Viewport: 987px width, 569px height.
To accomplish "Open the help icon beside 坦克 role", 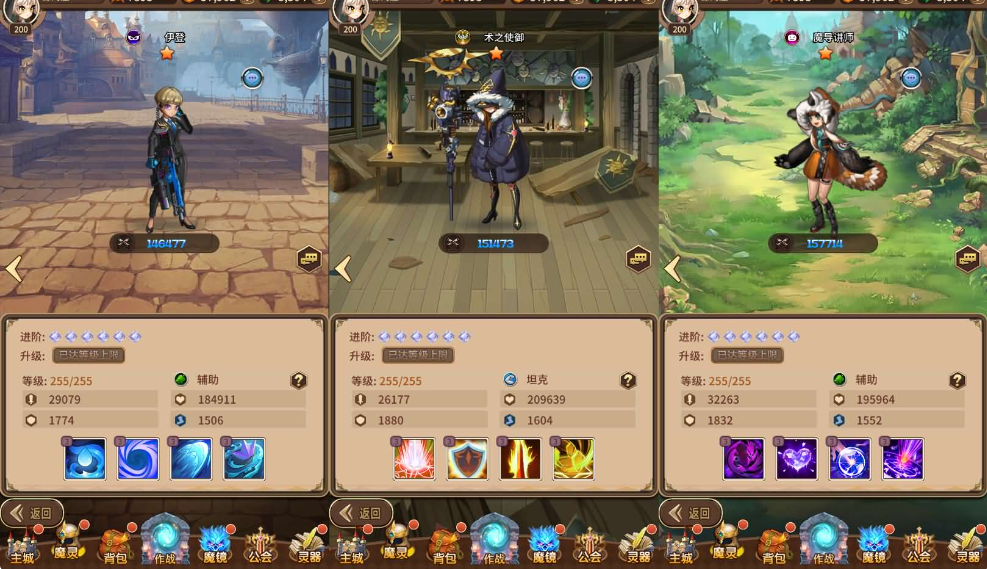I will [x=628, y=380].
